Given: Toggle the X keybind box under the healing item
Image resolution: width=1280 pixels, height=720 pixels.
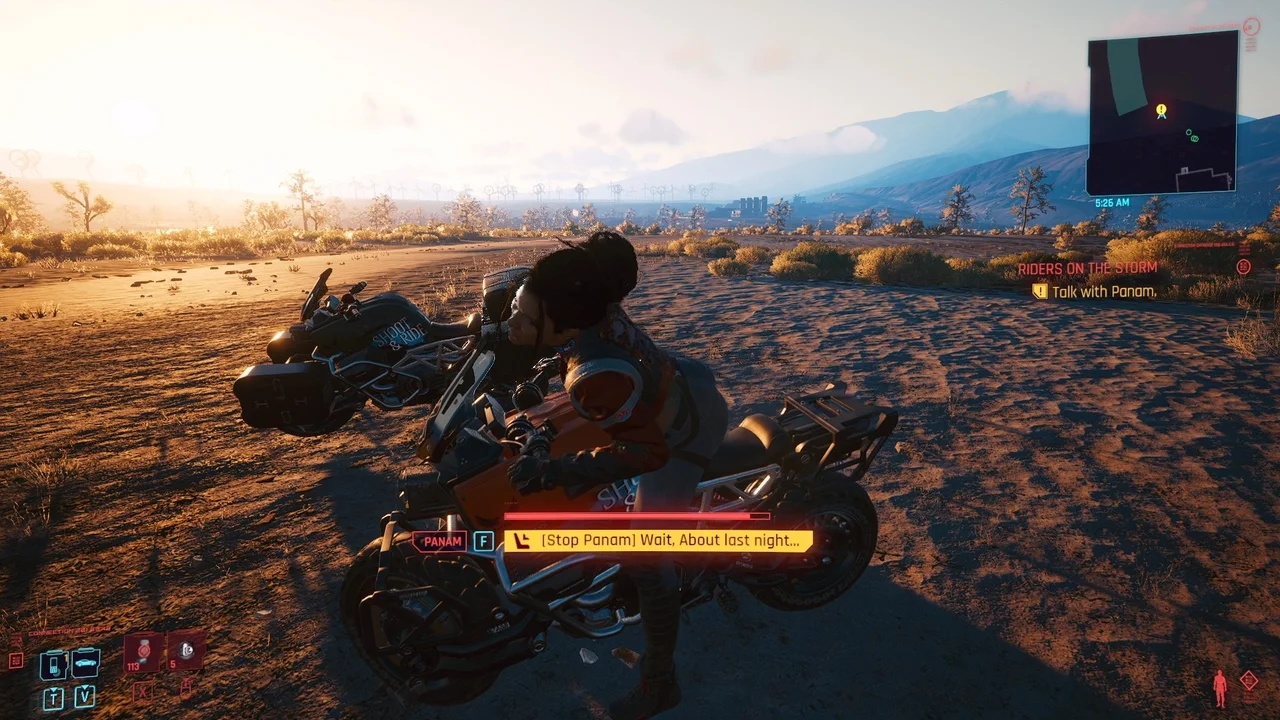Looking at the screenshot, I should pyautogui.click(x=143, y=690).
